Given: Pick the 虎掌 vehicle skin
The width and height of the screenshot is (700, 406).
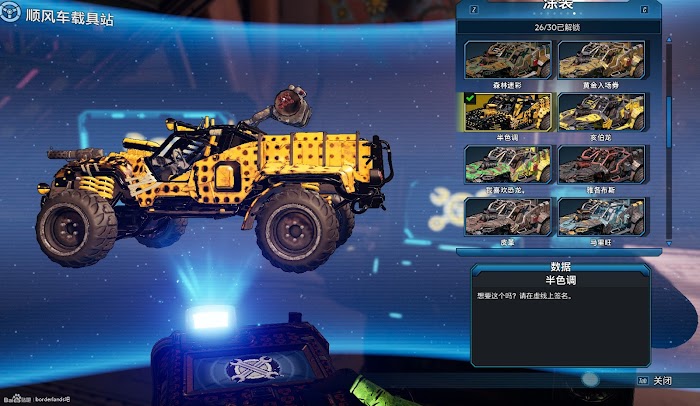Looking at the screenshot, I should pos(509,217).
